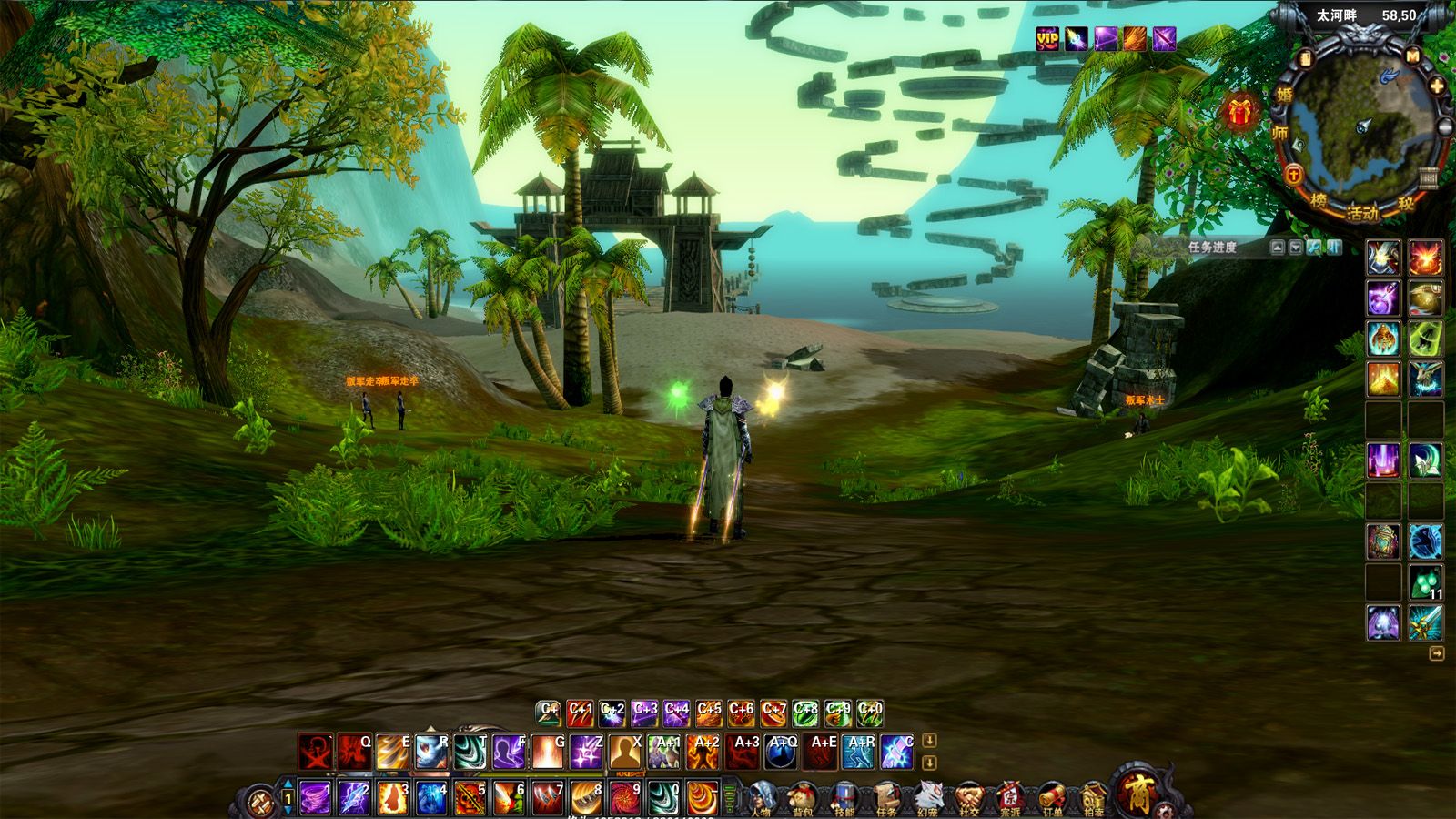
Task: Open the 背包 backpack
Action: tap(803, 798)
